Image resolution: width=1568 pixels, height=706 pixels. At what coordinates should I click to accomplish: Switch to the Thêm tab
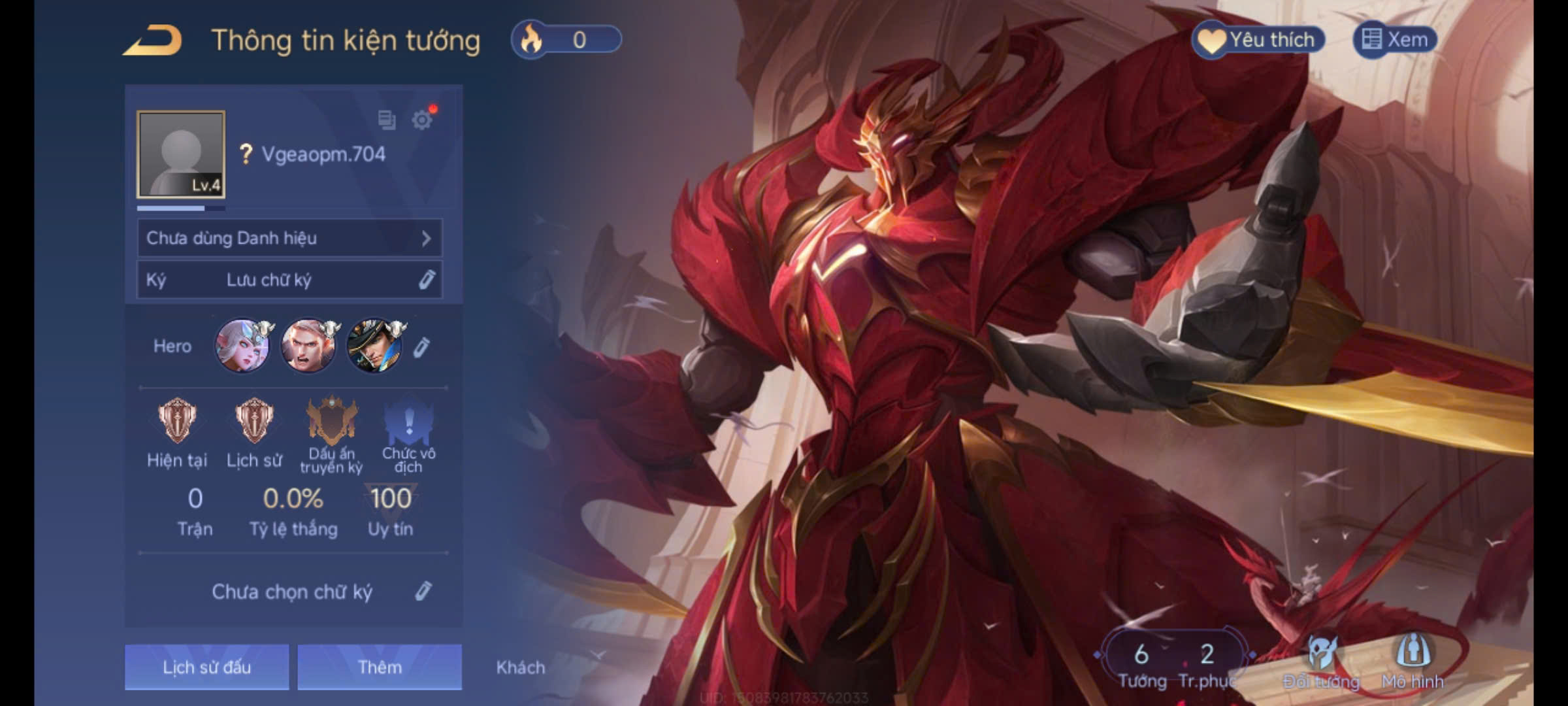pyautogui.click(x=380, y=667)
